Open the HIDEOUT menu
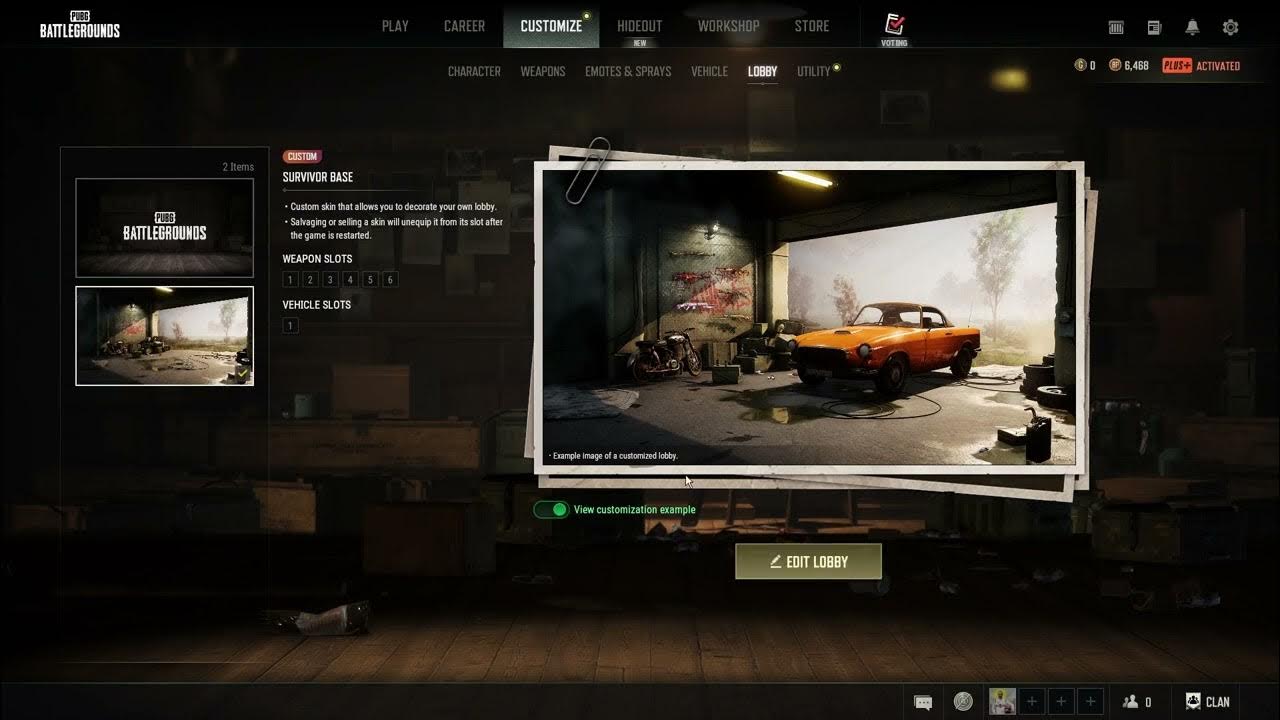1280x720 pixels. (x=639, y=25)
